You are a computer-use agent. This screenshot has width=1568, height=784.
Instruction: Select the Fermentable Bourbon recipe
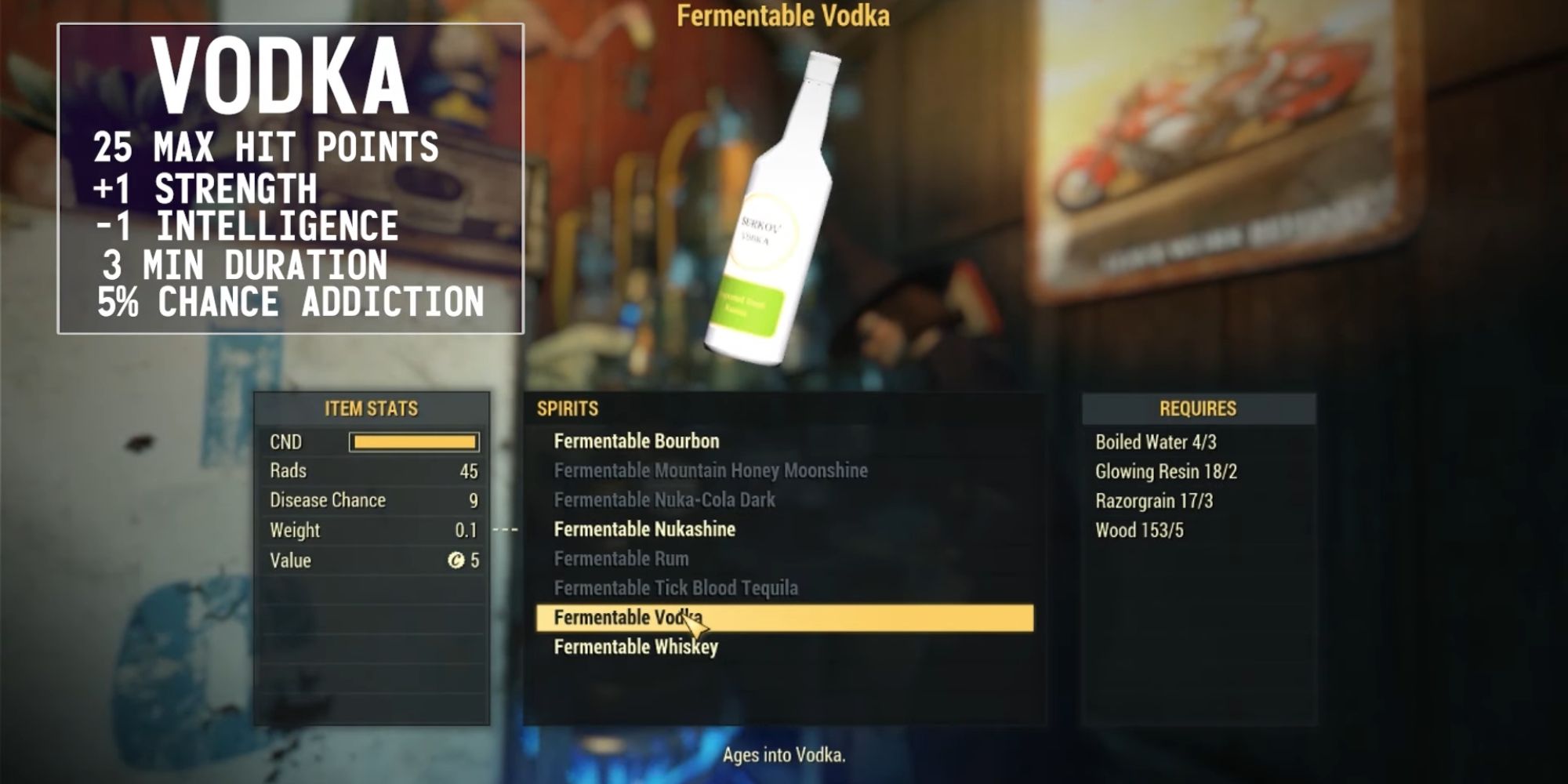pos(636,441)
